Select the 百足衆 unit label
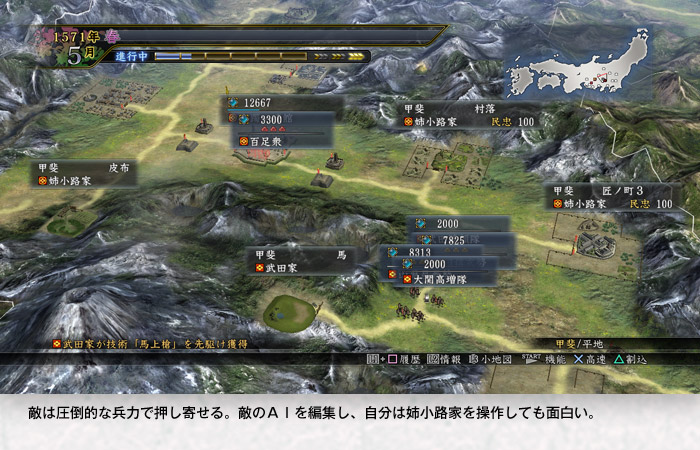 click(x=281, y=142)
